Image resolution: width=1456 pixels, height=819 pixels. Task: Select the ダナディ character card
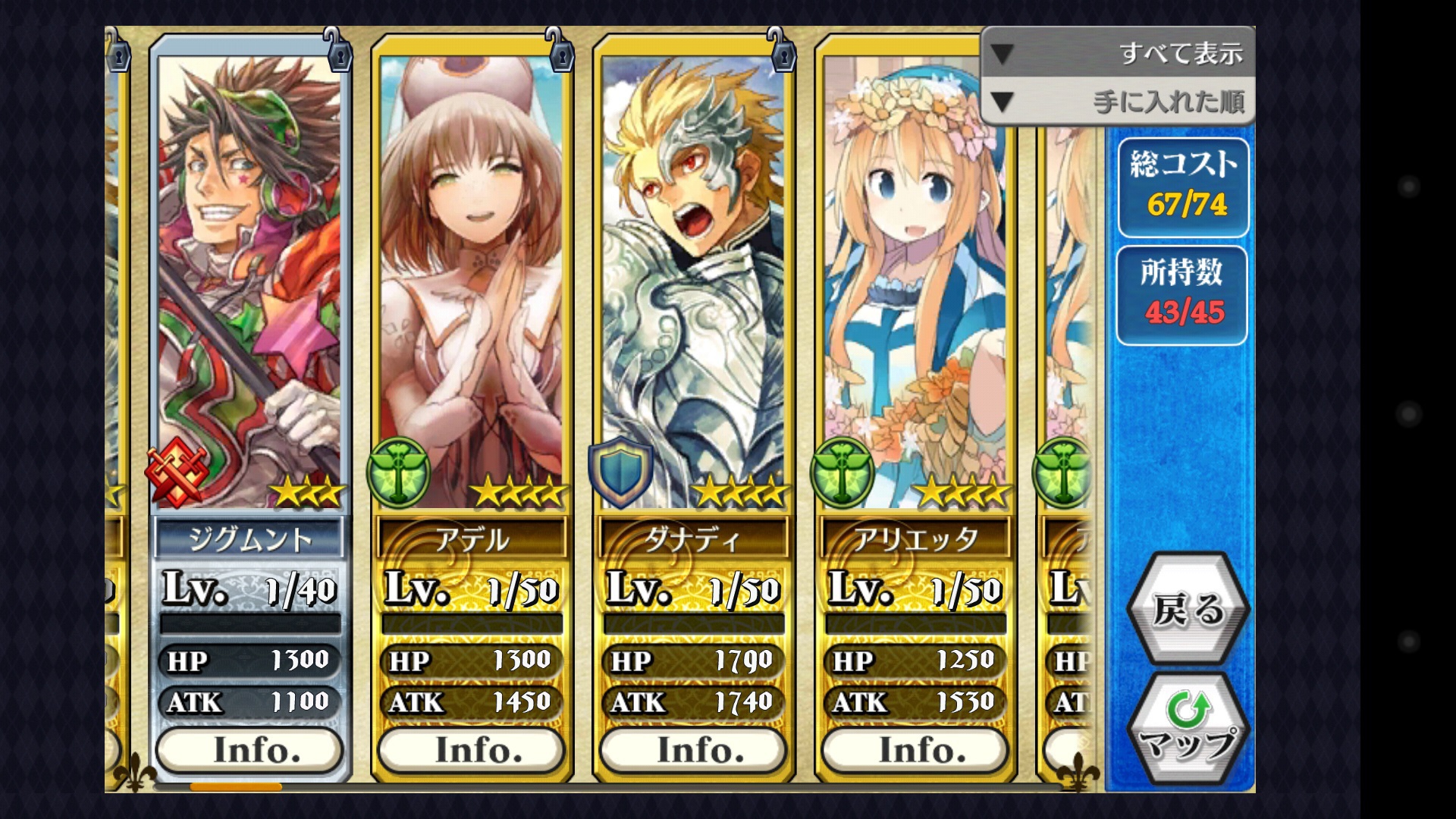click(x=692, y=281)
